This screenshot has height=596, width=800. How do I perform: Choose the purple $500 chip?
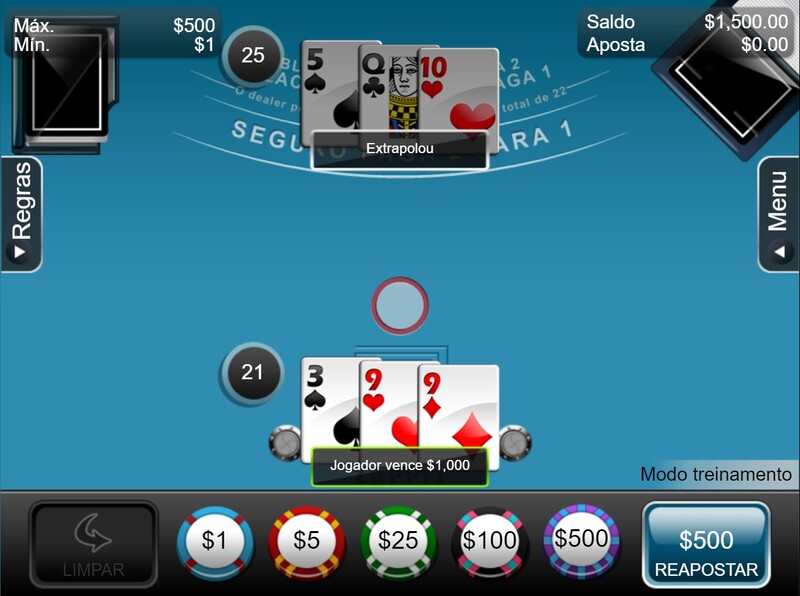pyautogui.click(x=581, y=540)
